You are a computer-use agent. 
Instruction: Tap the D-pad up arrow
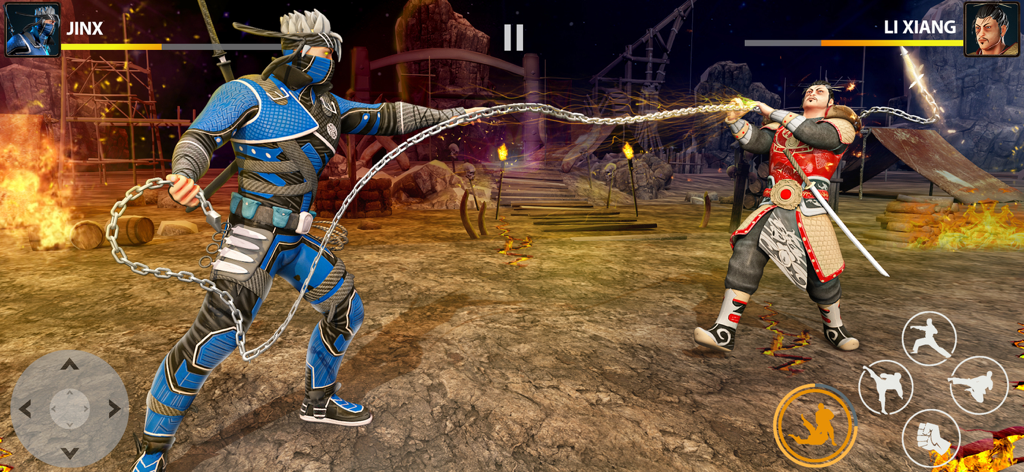69,364
